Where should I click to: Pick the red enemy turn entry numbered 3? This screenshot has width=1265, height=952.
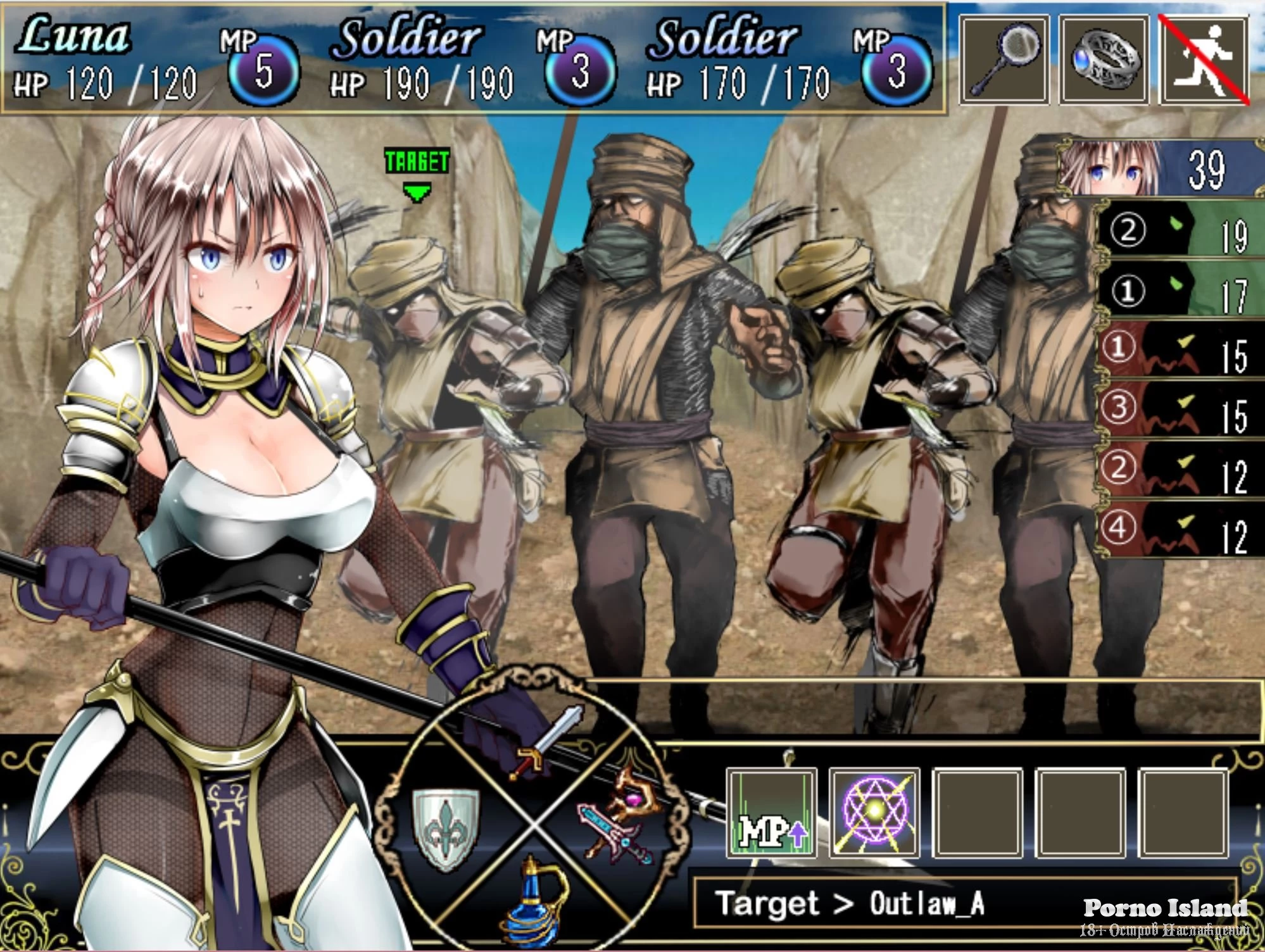coord(1181,410)
